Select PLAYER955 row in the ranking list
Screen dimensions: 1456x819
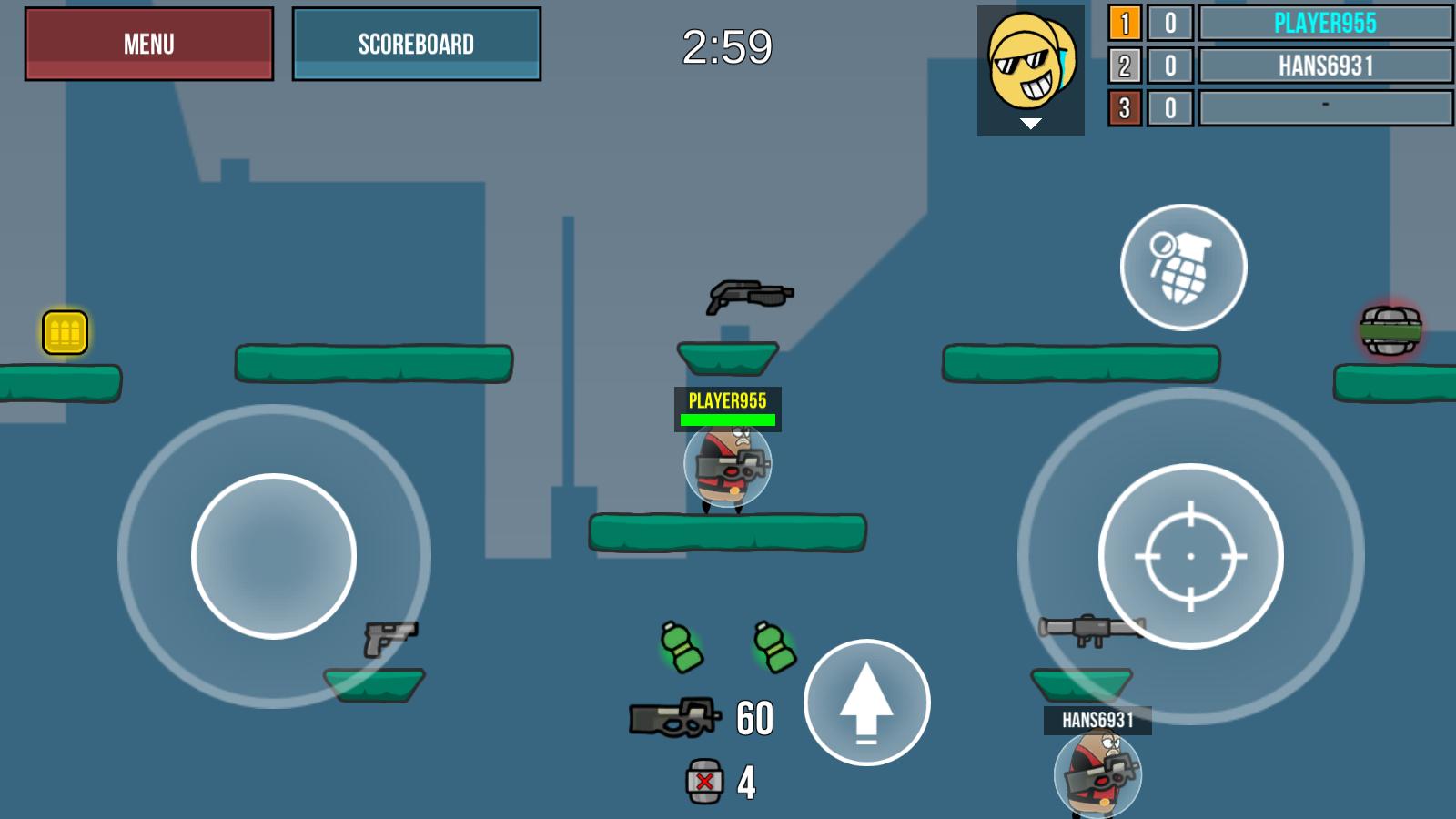pyautogui.click(x=1325, y=24)
